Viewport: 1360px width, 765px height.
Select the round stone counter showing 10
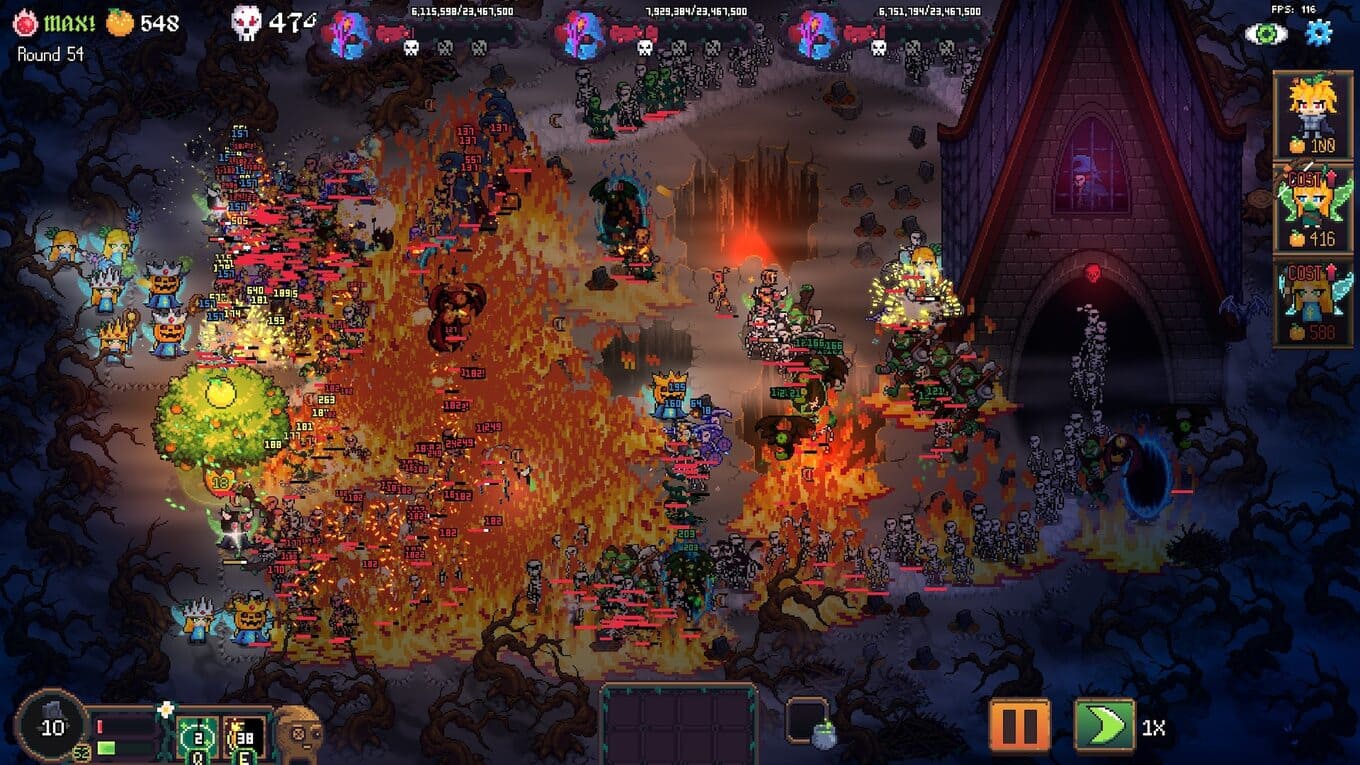[51, 727]
